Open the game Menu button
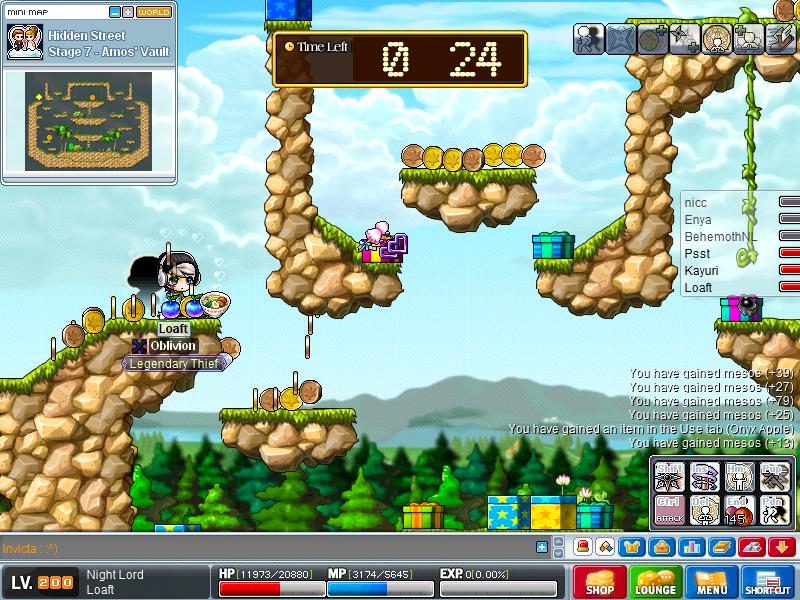The height and width of the screenshot is (600, 800). pyautogui.click(x=712, y=582)
